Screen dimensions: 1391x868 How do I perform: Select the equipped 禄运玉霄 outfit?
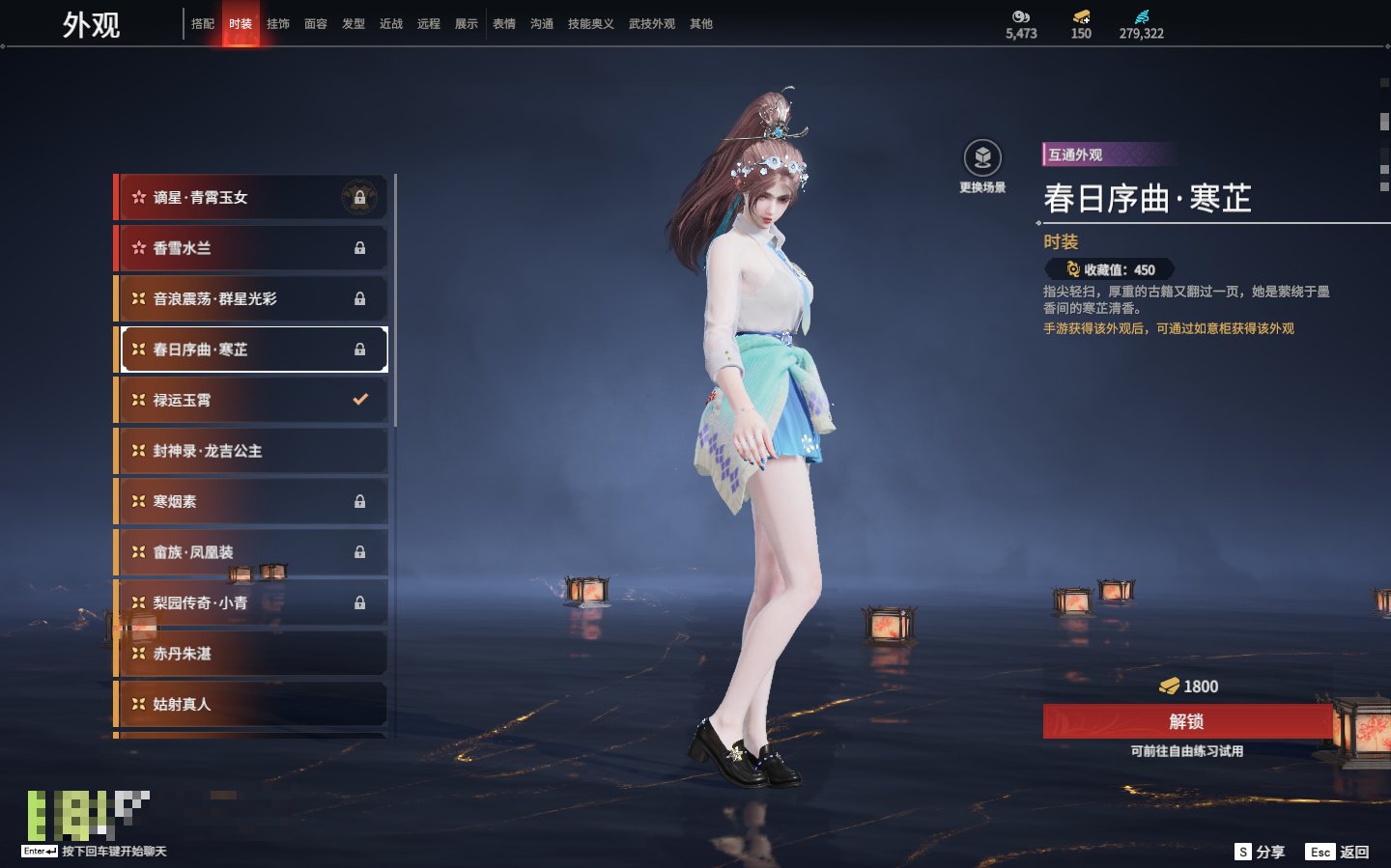click(251, 400)
